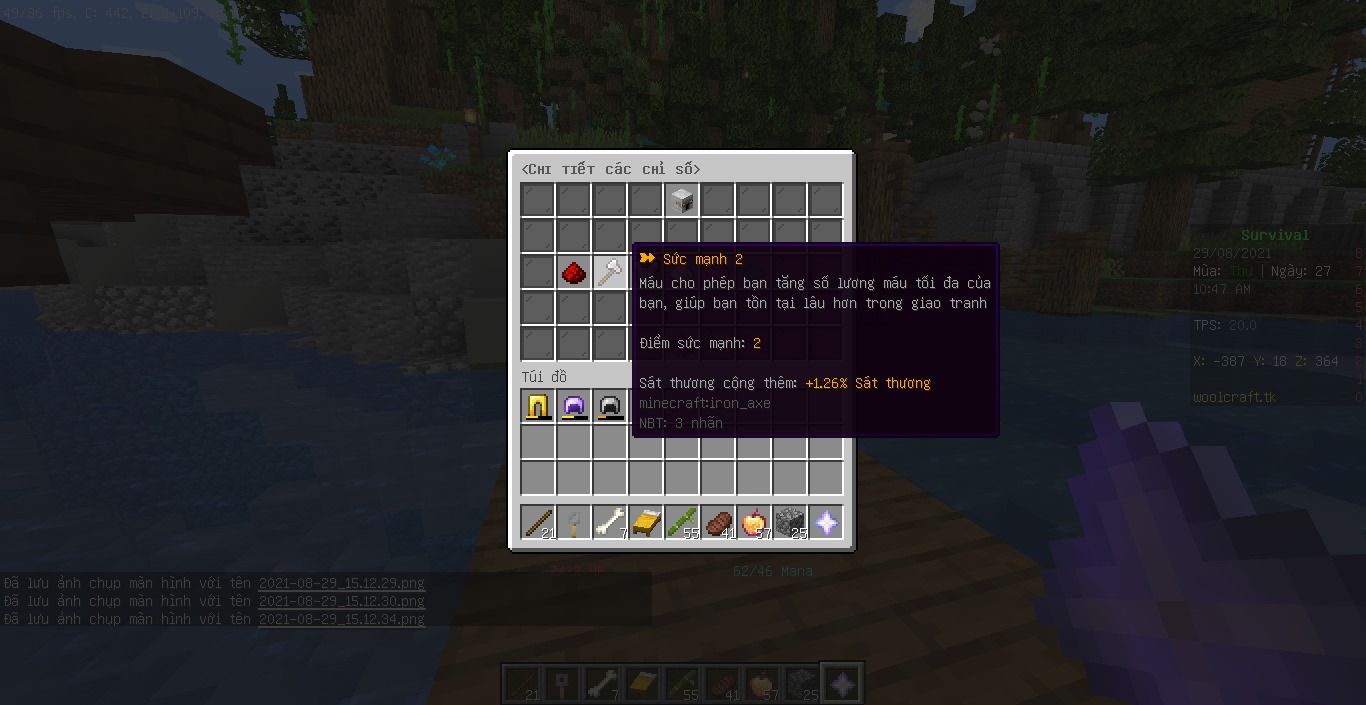
Task: Select the stack of 57 apples
Action: tap(754, 522)
